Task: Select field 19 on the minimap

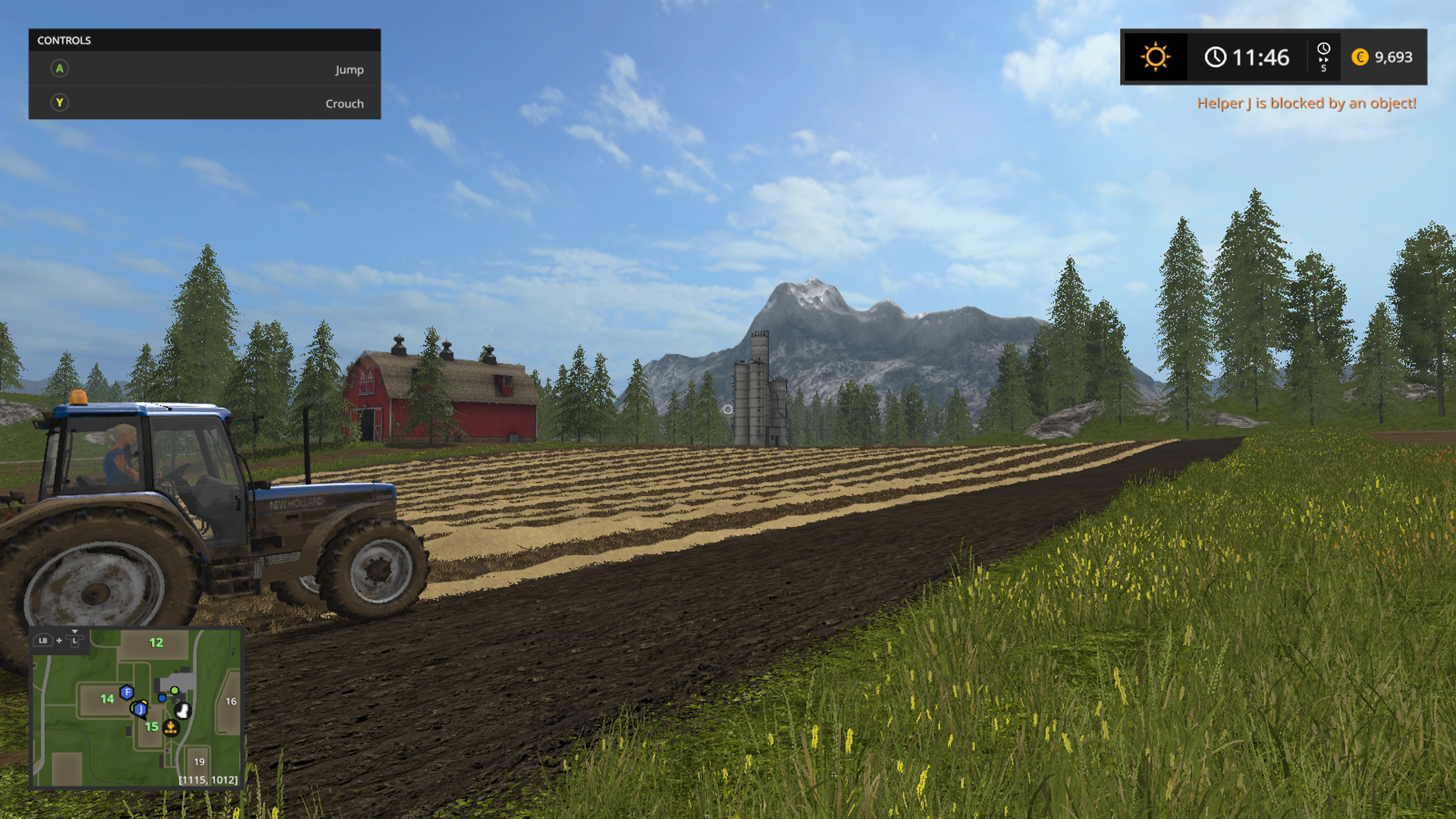Action: [x=199, y=761]
